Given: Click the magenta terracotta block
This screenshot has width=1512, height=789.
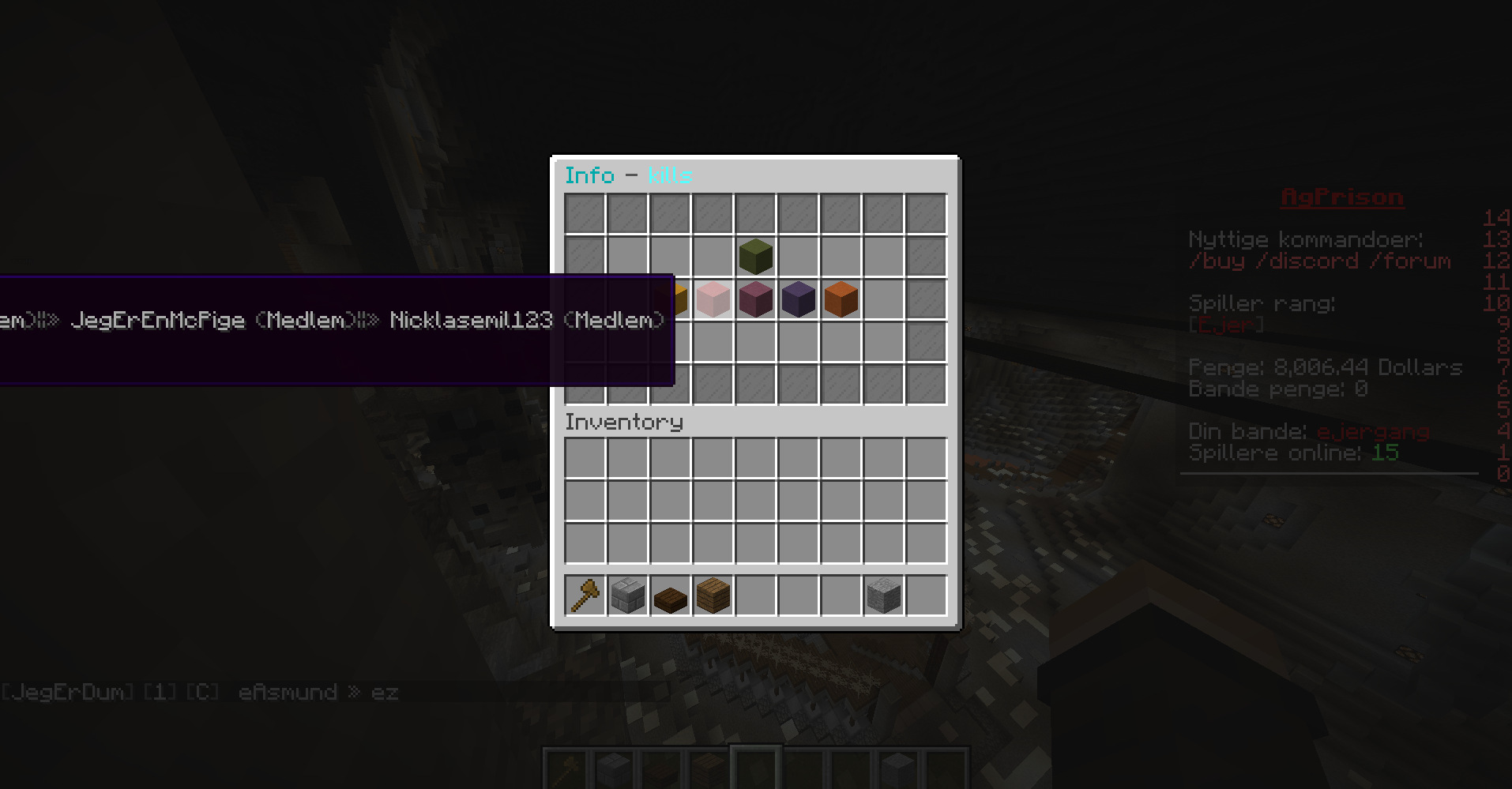Looking at the screenshot, I should (755, 299).
